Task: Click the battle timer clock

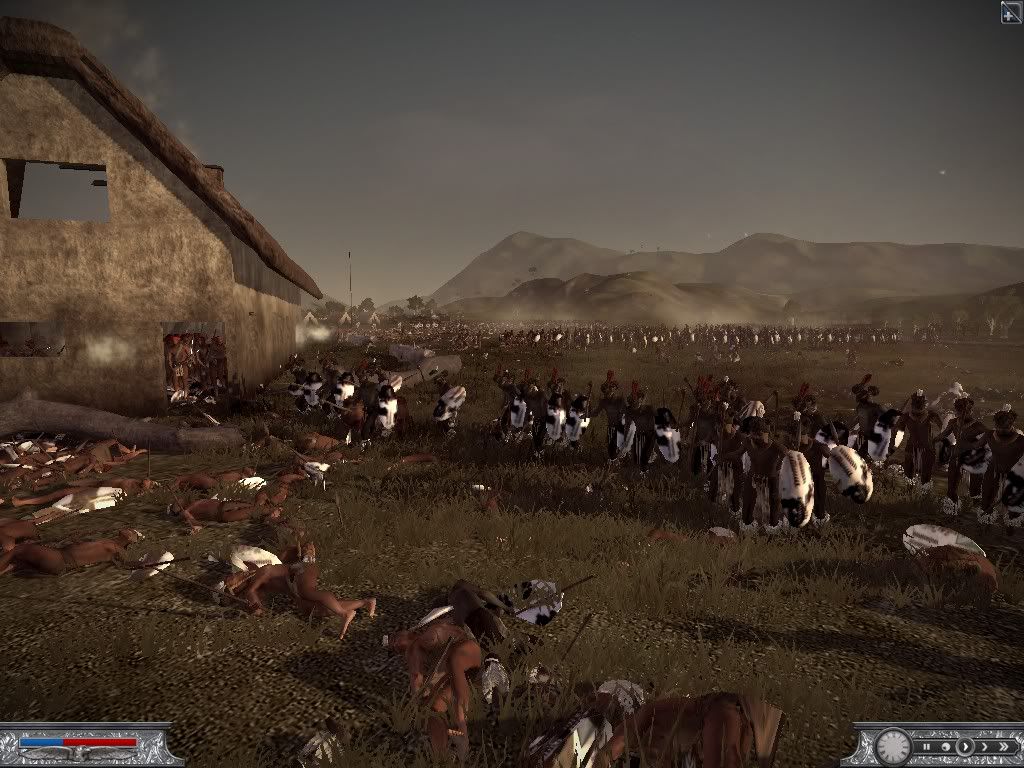Action: coord(893,746)
